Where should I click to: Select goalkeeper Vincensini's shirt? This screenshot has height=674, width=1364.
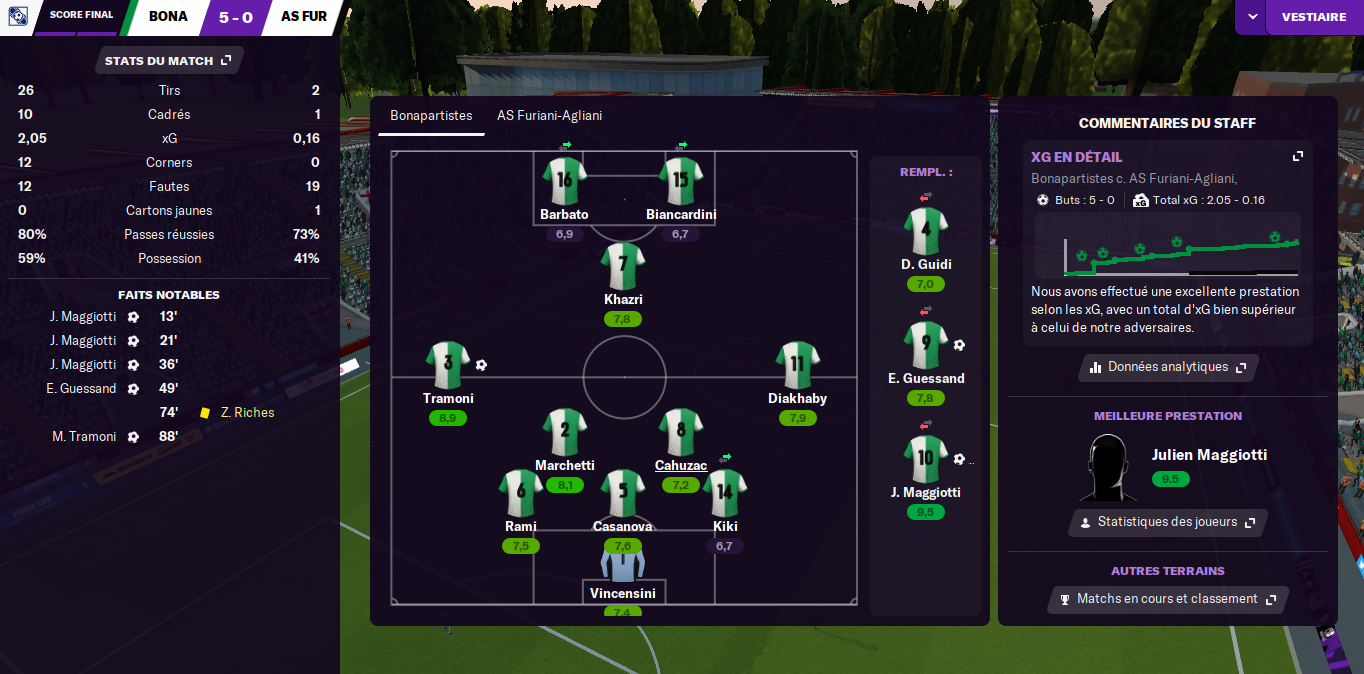[623, 561]
